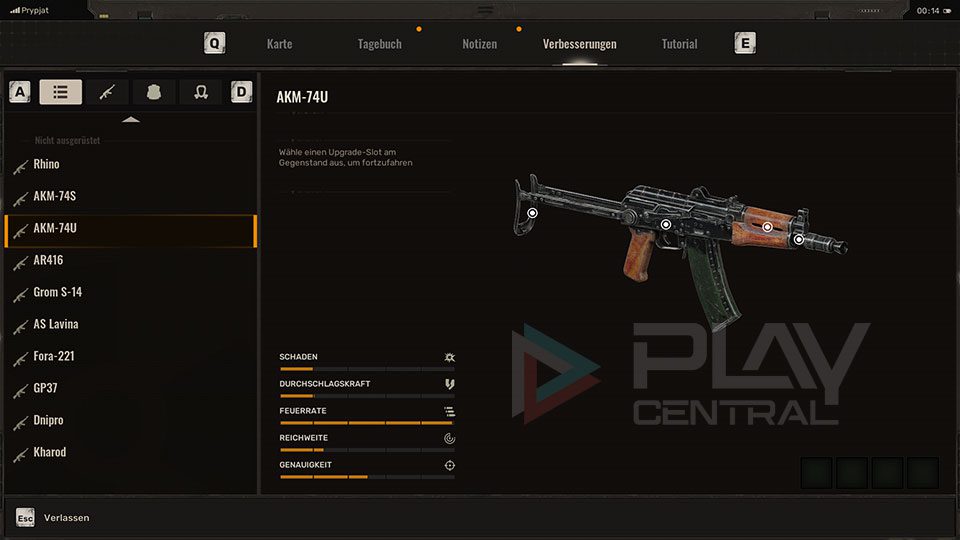The image size is (960, 540).
Task: Open the Tutorial tab
Action: 679,44
